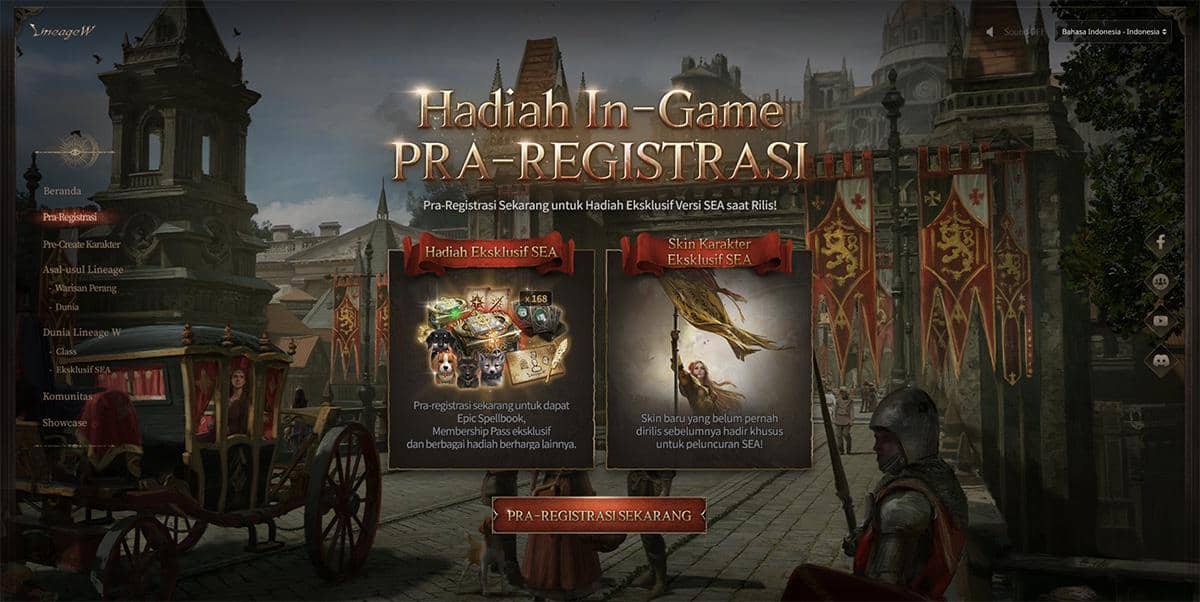Screen dimensions: 1200x602
Task: Open the Asal-usul Lineage section
Action: pyautogui.click(x=83, y=270)
